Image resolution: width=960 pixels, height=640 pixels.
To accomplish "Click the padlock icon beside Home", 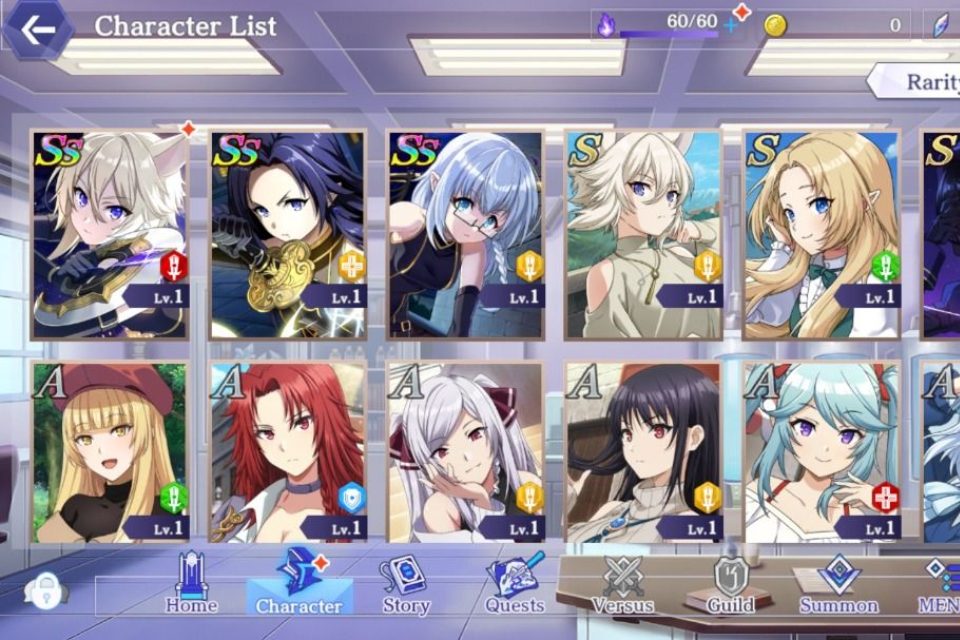I will (x=45, y=590).
